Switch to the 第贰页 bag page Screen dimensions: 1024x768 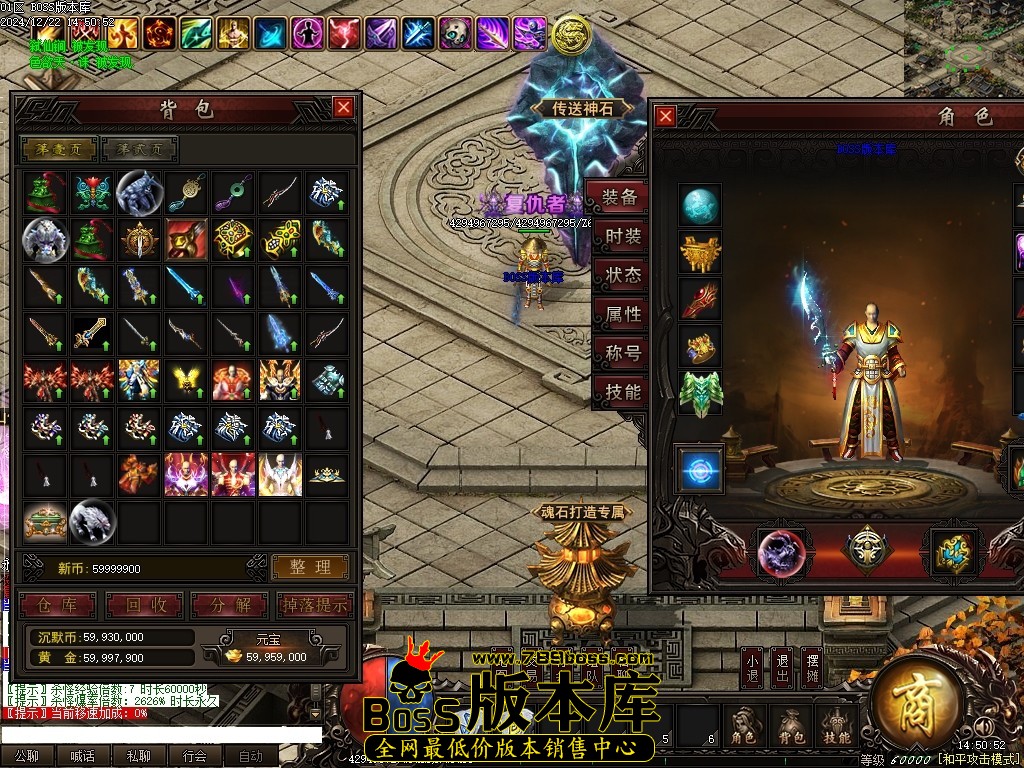pos(140,149)
